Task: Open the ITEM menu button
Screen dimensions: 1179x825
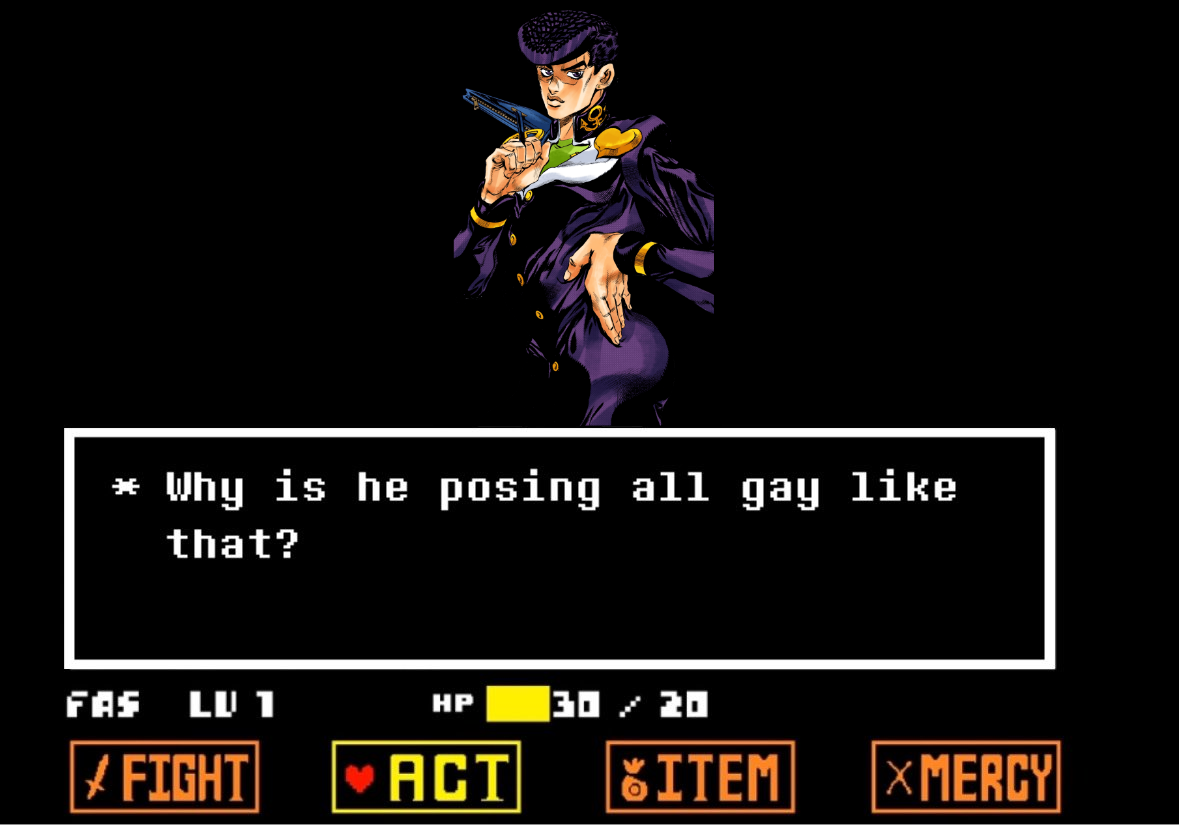Action: pyautogui.click(x=700, y=776)
